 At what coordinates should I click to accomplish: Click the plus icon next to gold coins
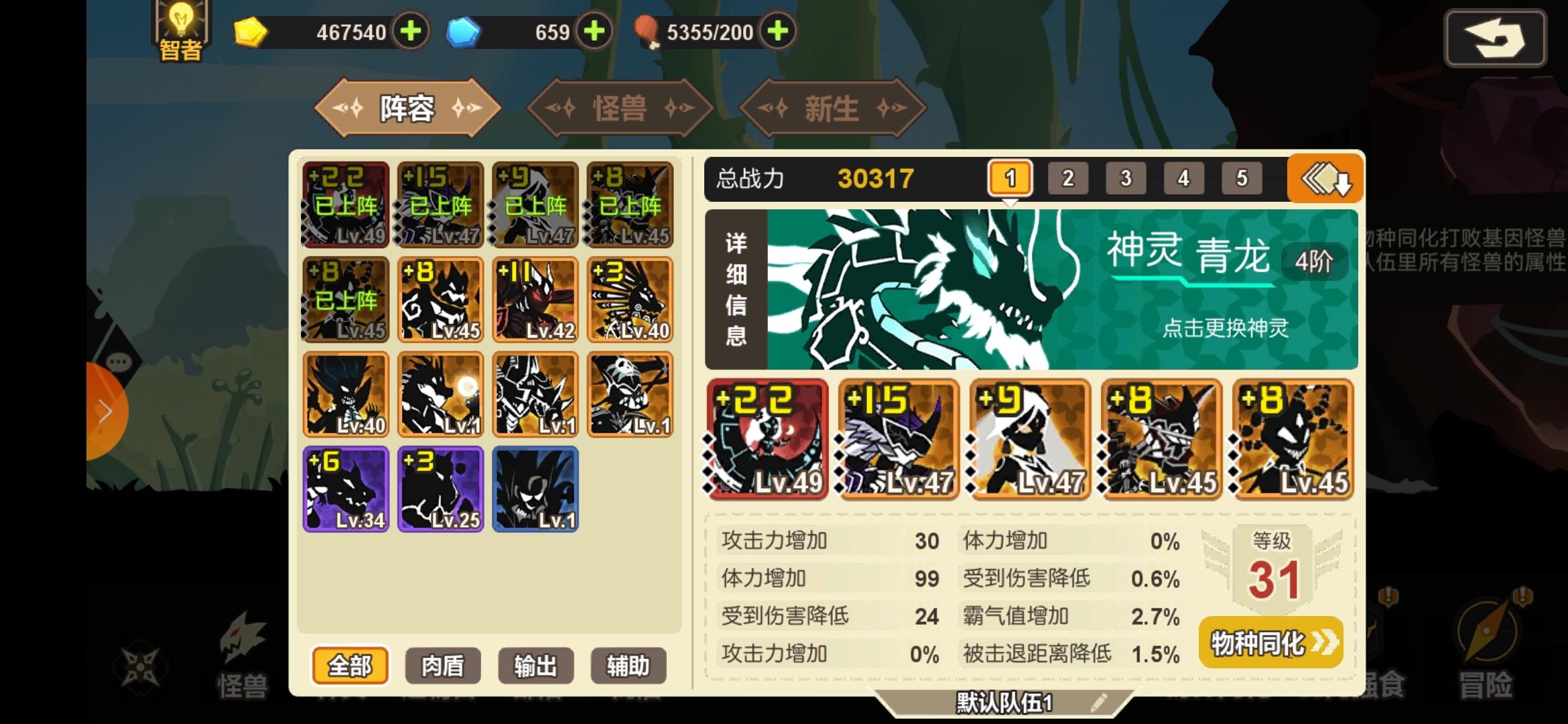[411, 31]
